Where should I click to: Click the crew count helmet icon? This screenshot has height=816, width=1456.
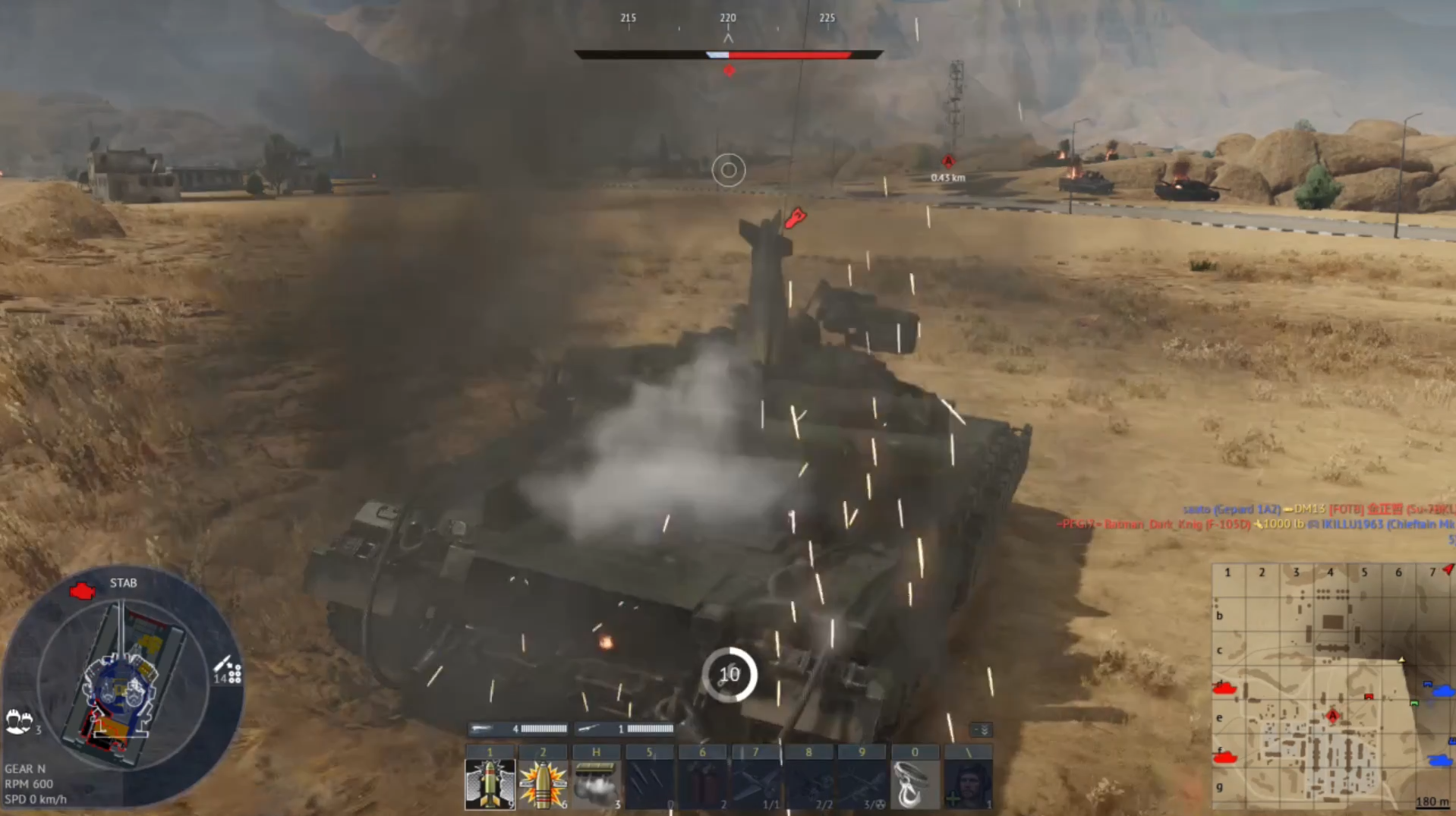click(x=19, y=720)
